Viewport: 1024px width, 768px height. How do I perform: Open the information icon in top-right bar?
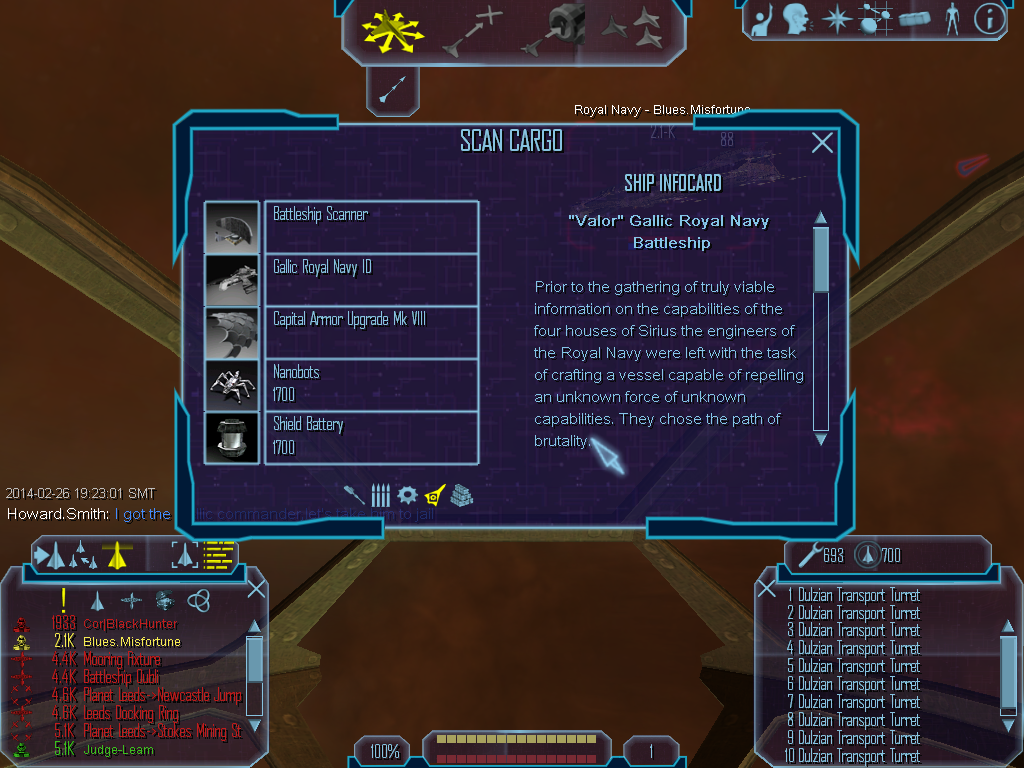pyautogui.click(x=988, y=18)
